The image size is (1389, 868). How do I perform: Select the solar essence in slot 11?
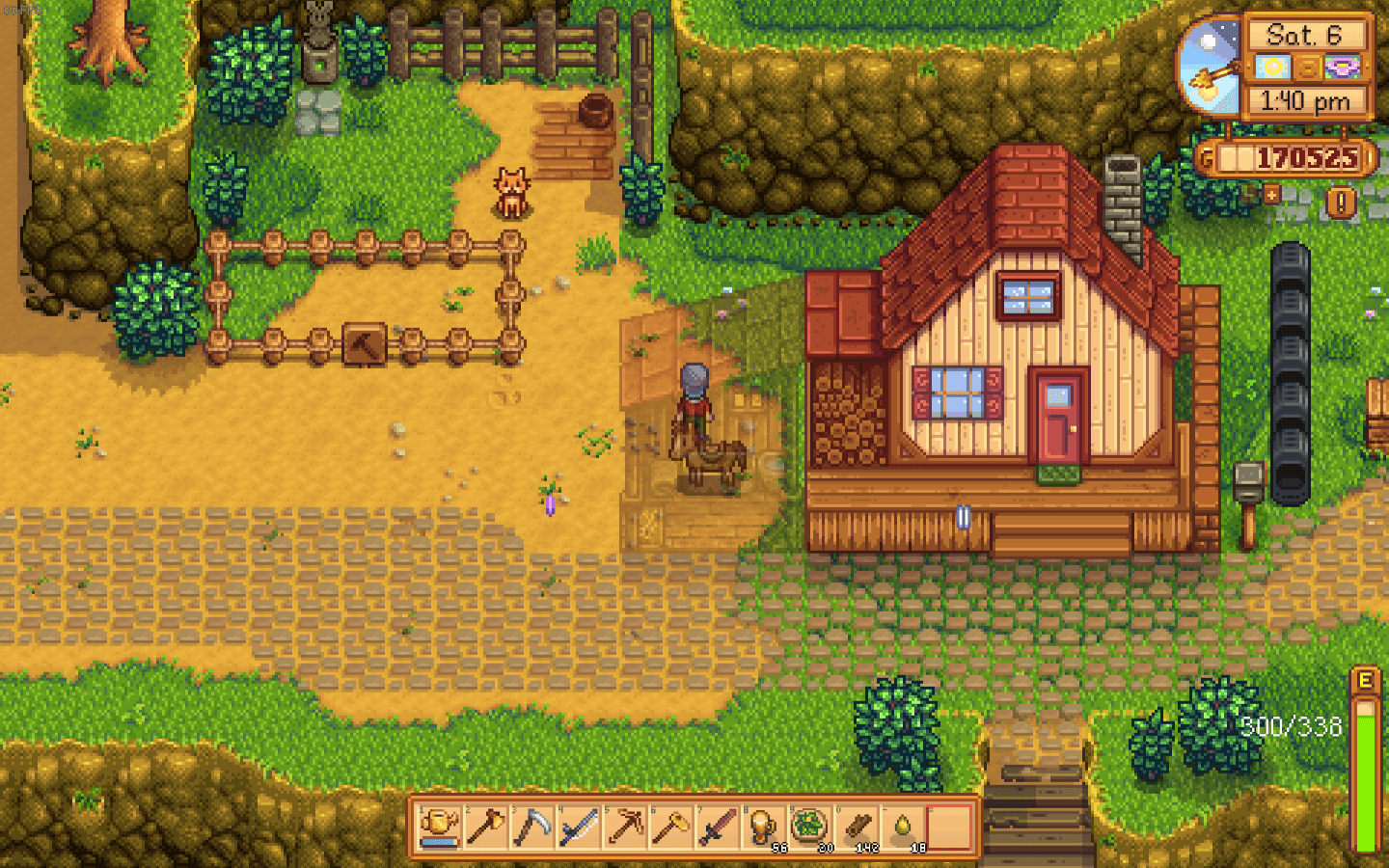(x=904, y=829)
